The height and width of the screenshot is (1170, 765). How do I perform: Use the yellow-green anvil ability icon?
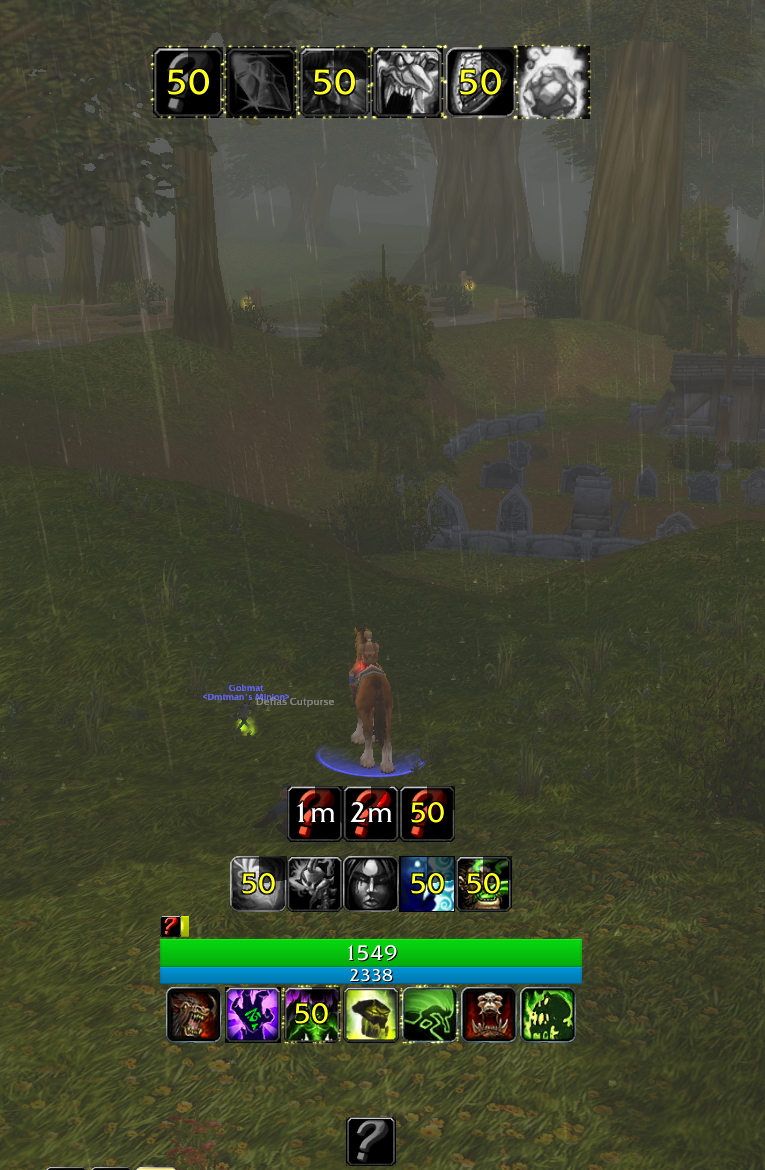coord(371,1015)
